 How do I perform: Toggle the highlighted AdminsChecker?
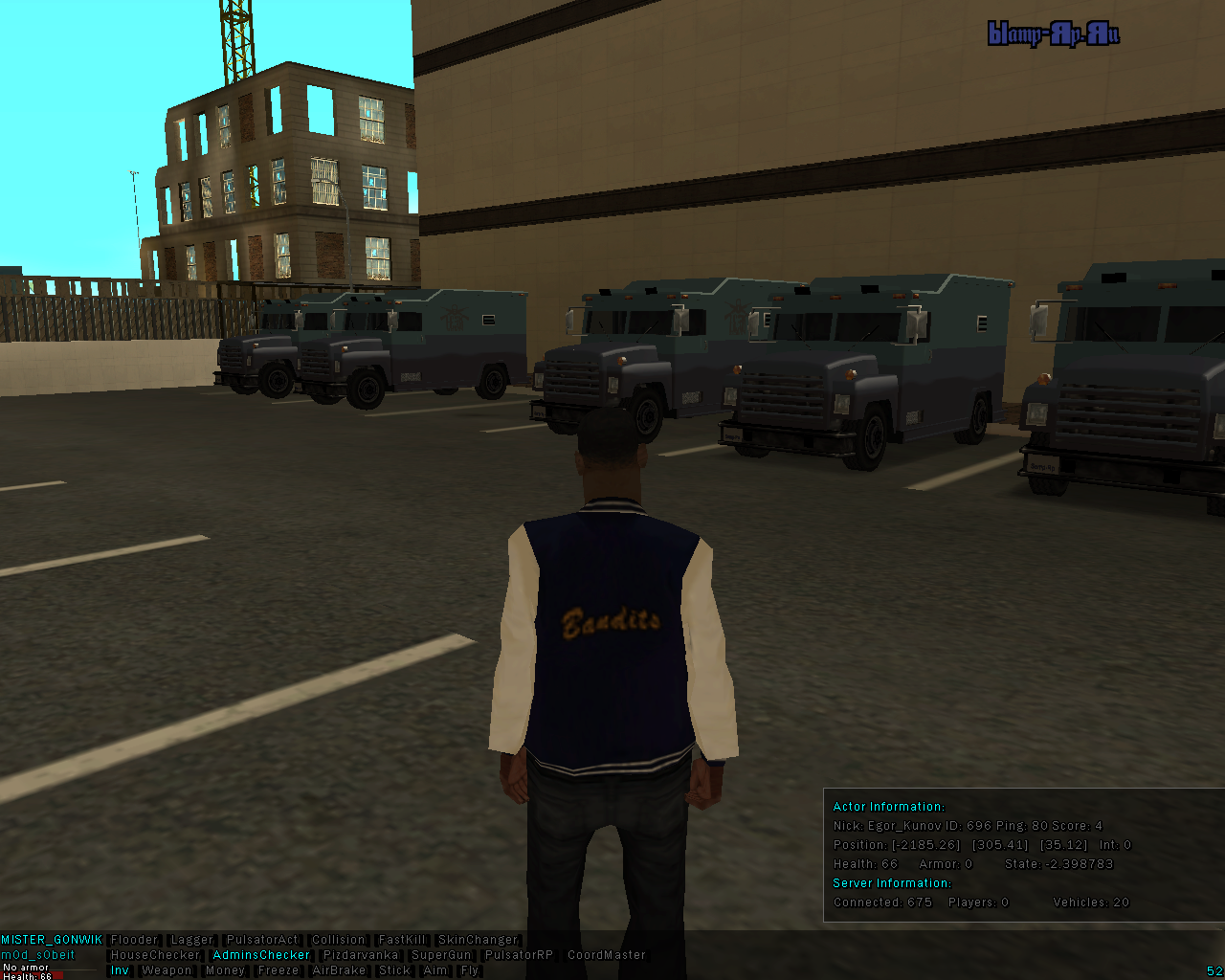pos(261,955)
